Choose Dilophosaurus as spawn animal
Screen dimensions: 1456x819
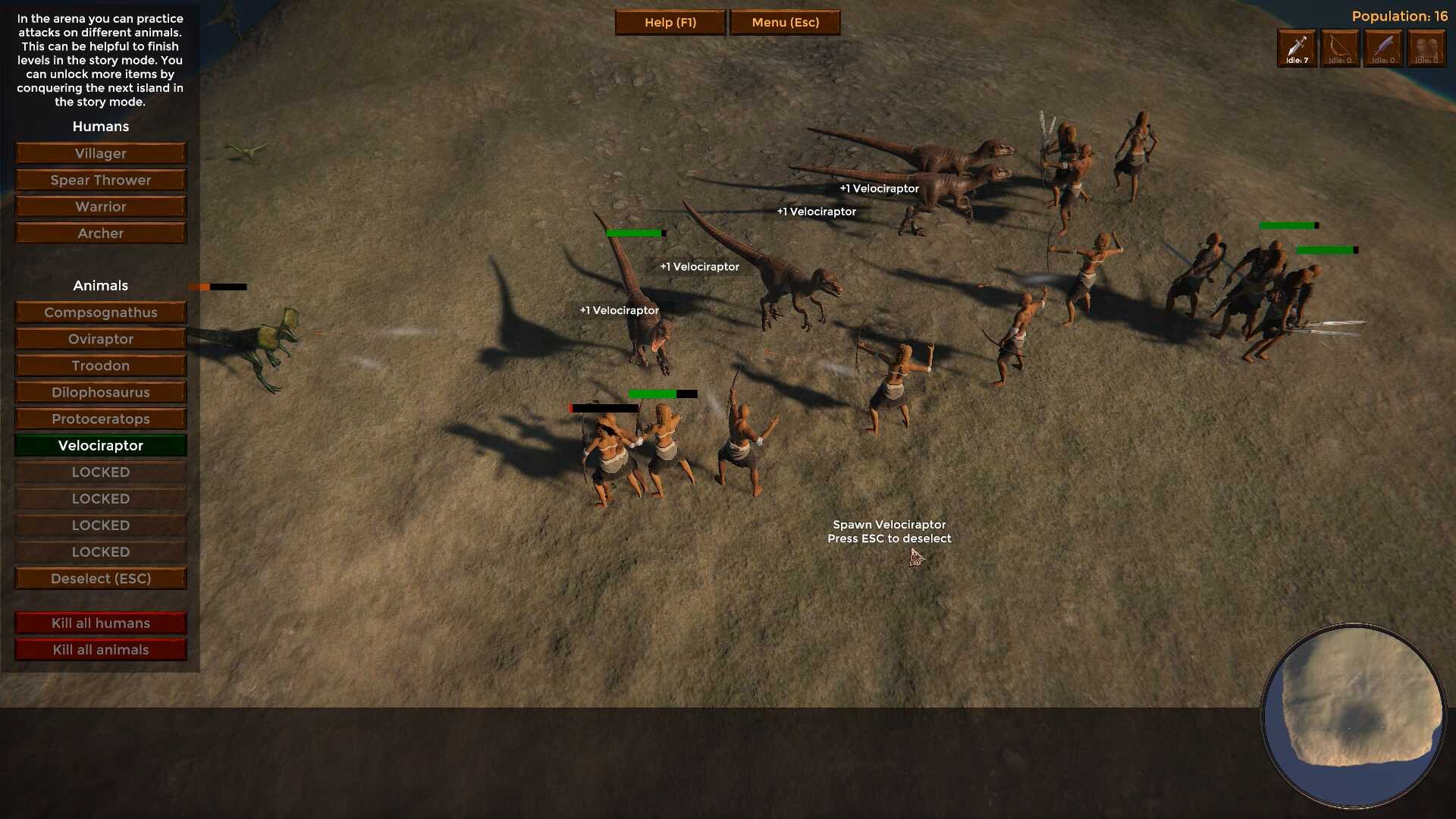pyautogui.click(x=101, y=392)
